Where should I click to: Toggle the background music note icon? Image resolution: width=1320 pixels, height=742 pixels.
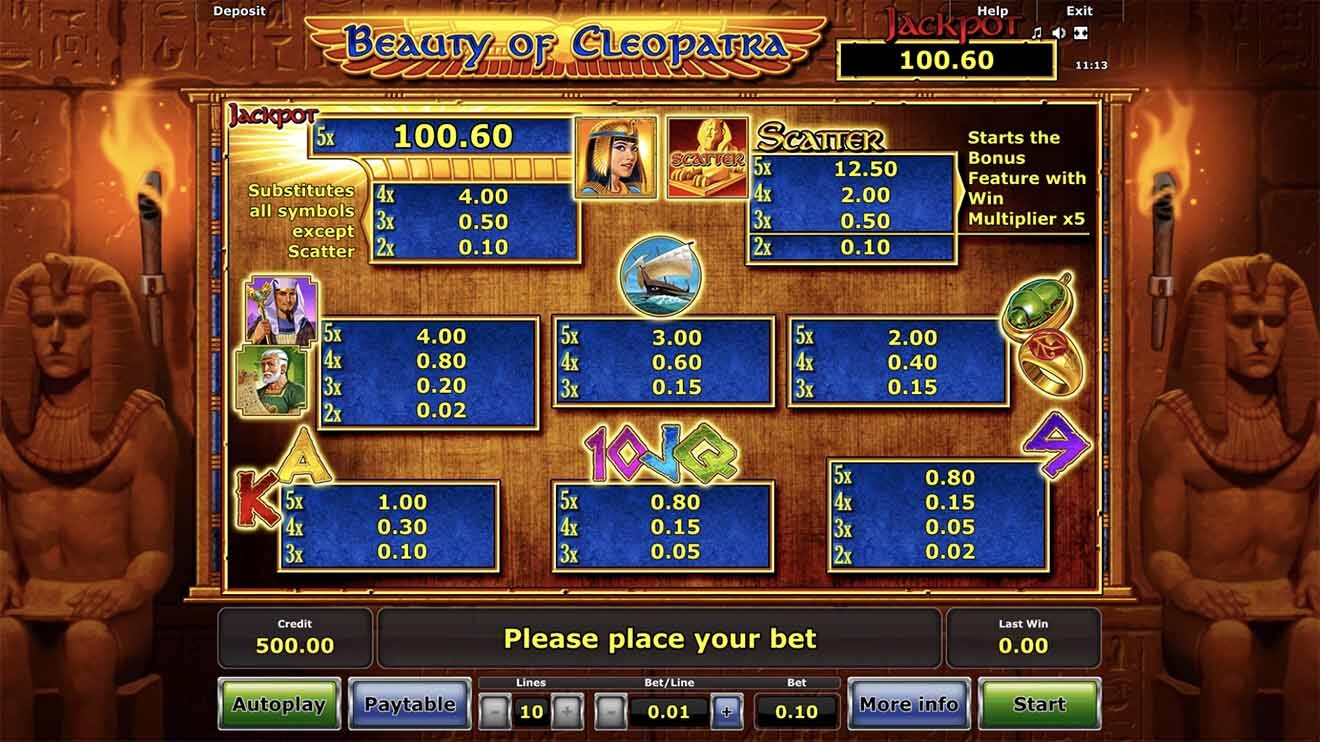(x=1037, y=33)
